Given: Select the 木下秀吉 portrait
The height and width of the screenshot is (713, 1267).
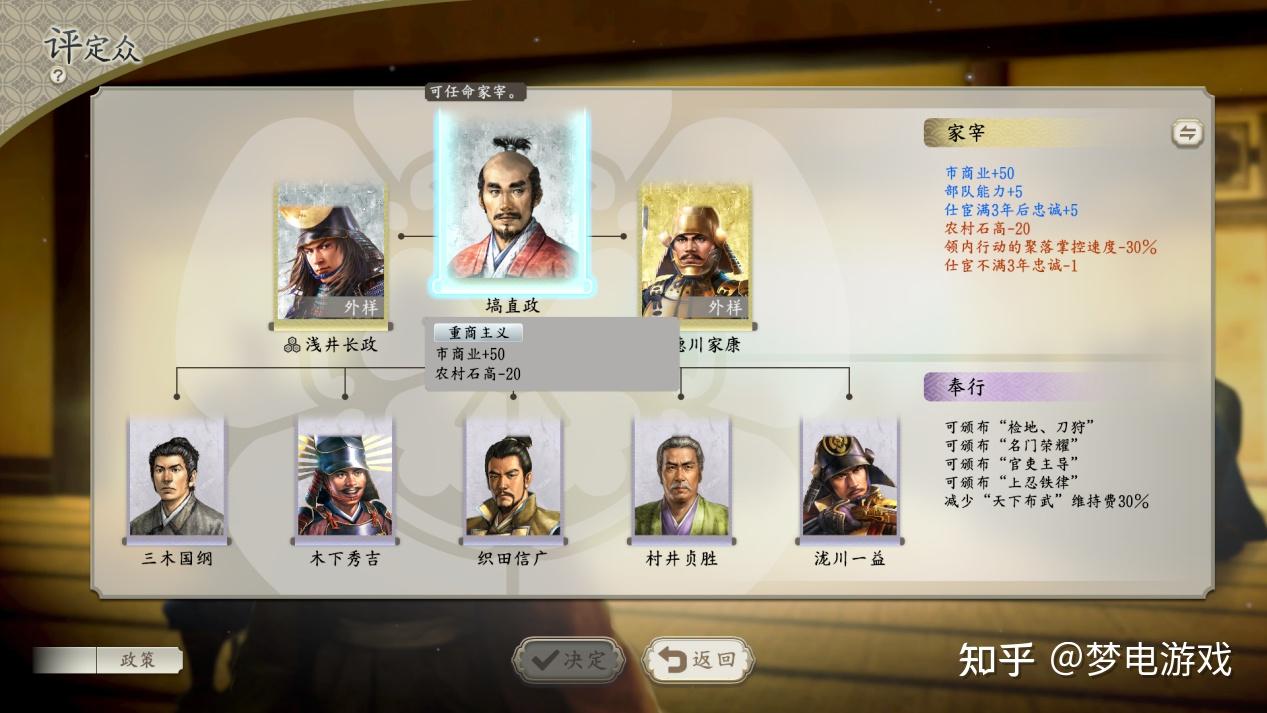Looking at the screenshot, I should [344, 480].
